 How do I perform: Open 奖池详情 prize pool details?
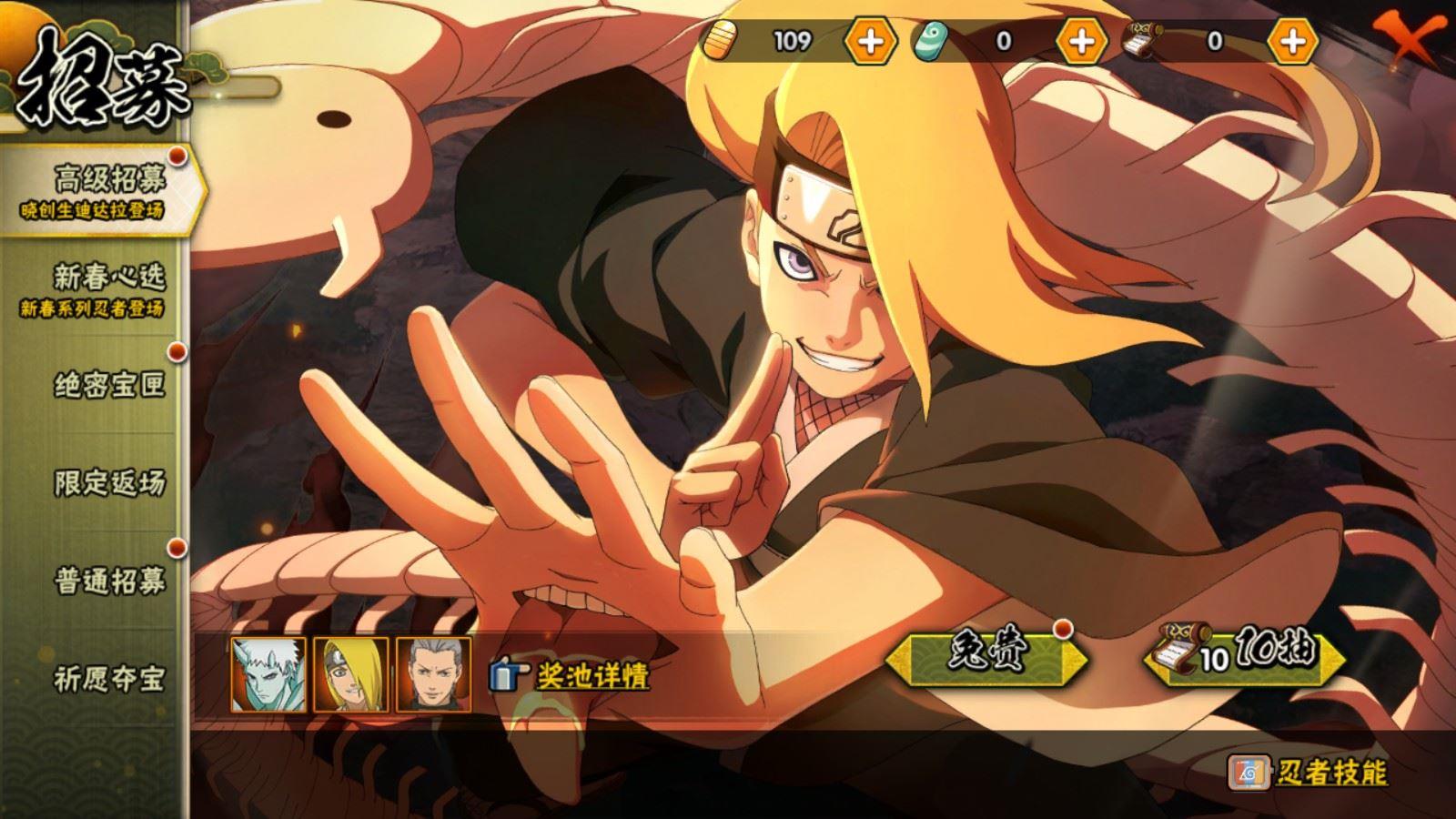click(x=573, y=676)
